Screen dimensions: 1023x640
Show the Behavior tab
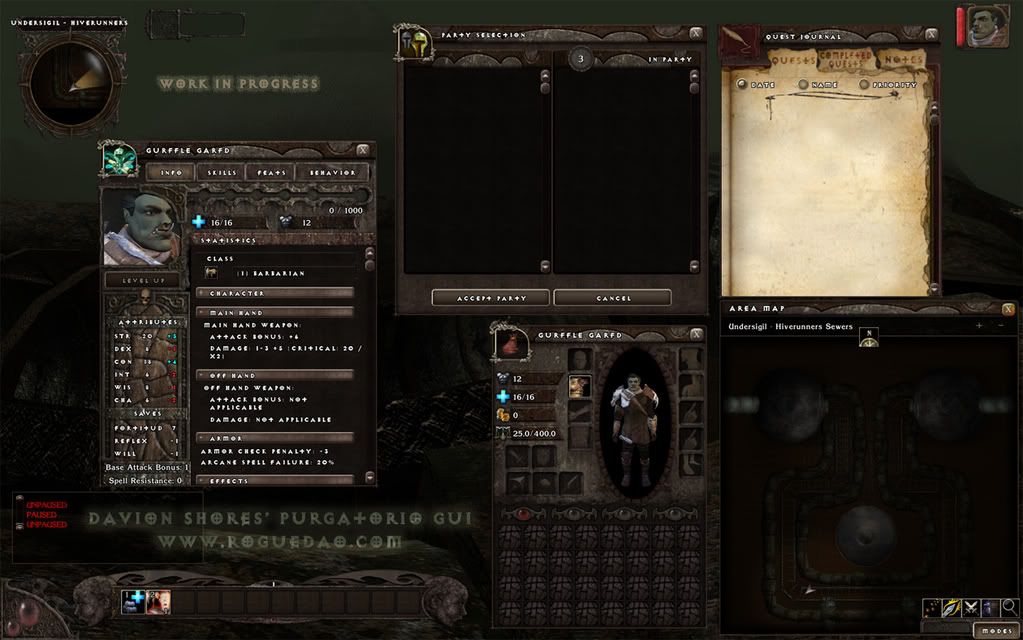332,173
